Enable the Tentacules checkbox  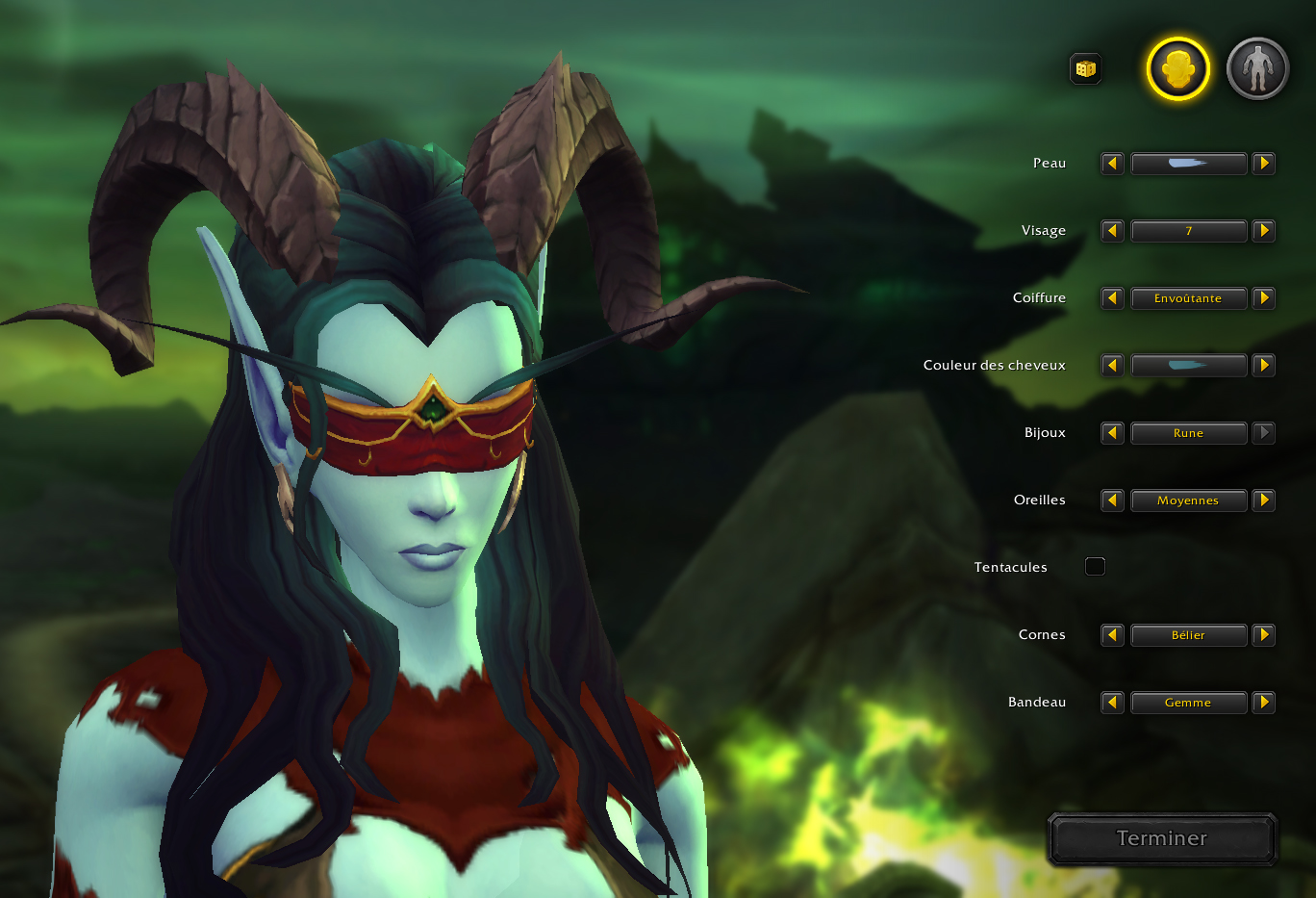pos(1095,566)
